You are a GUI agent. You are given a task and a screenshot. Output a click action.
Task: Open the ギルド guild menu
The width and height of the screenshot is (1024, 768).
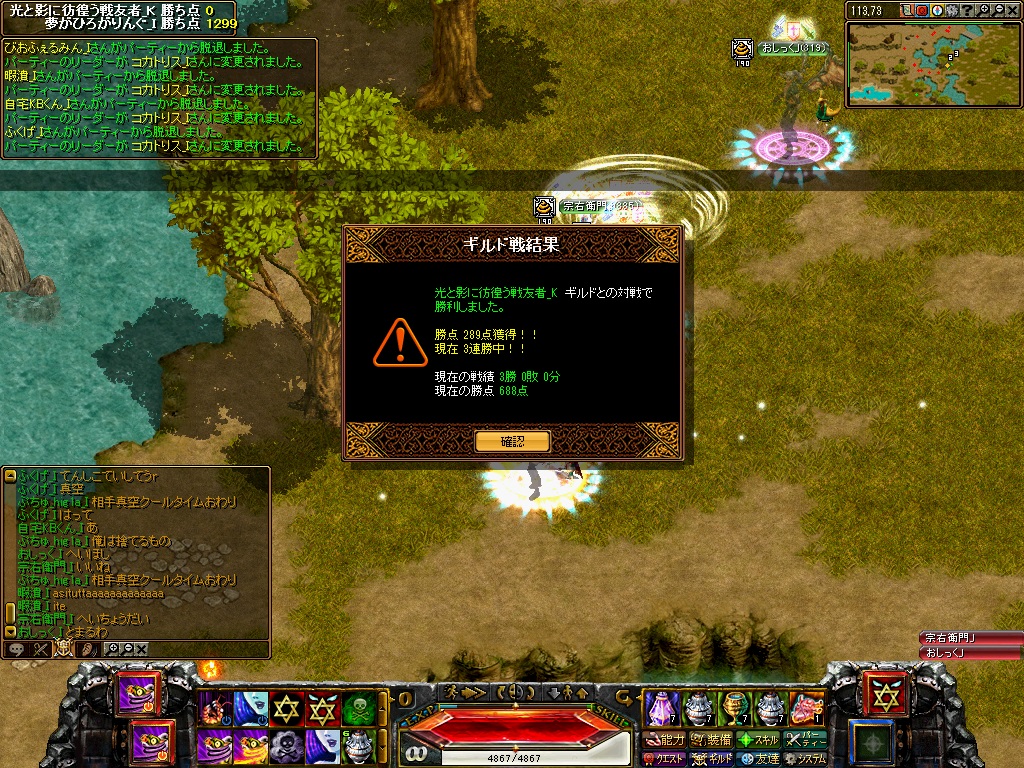point(711,759)
